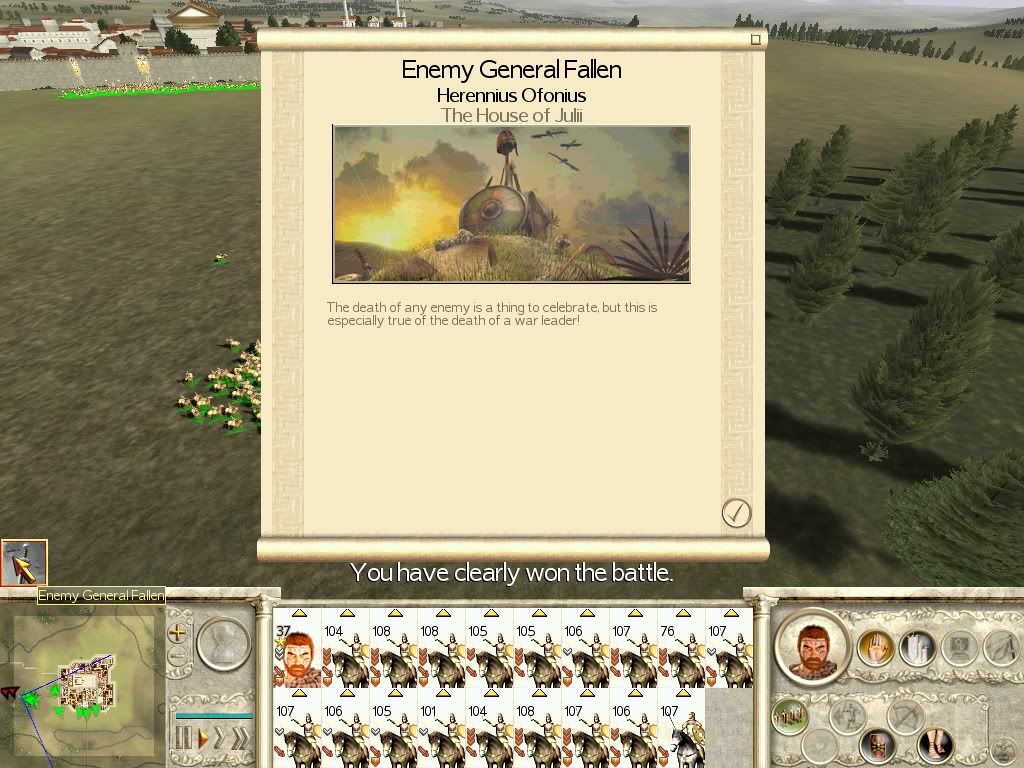This screenshot has width=1024, height=768.
Task: Toggle the run mode feet icon
Action: click(x=936, y=744)
